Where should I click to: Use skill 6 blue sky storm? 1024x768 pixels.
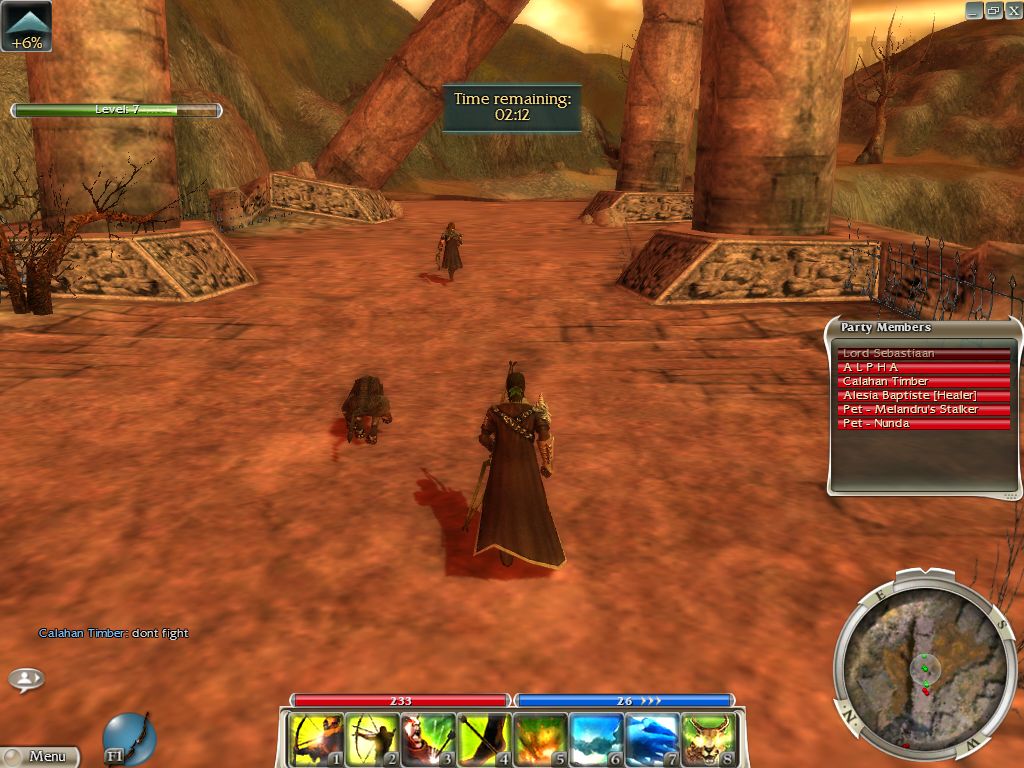(596, 739)
